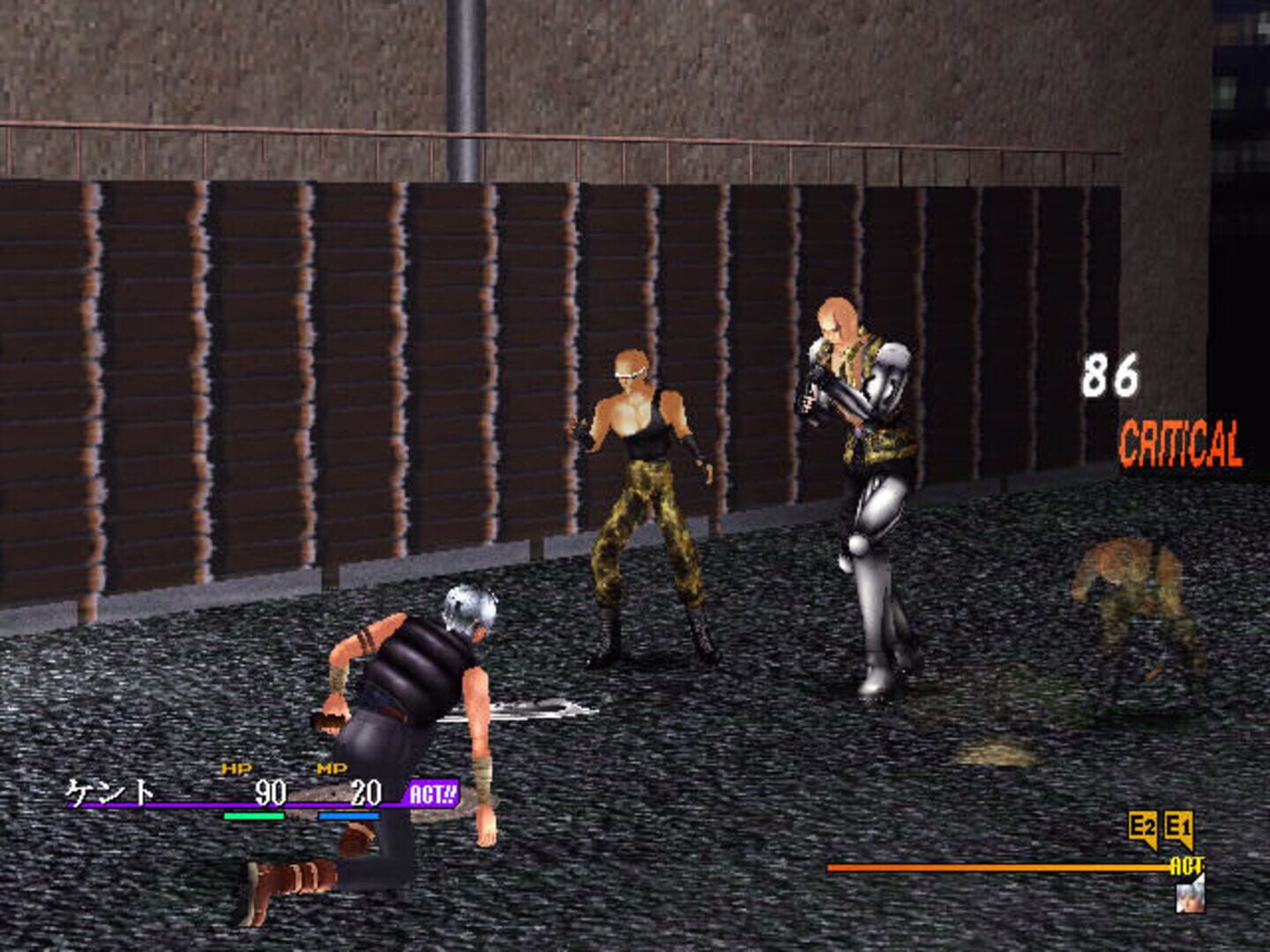Click the ACT label beside the gauge

click(x=1186, y=867)
